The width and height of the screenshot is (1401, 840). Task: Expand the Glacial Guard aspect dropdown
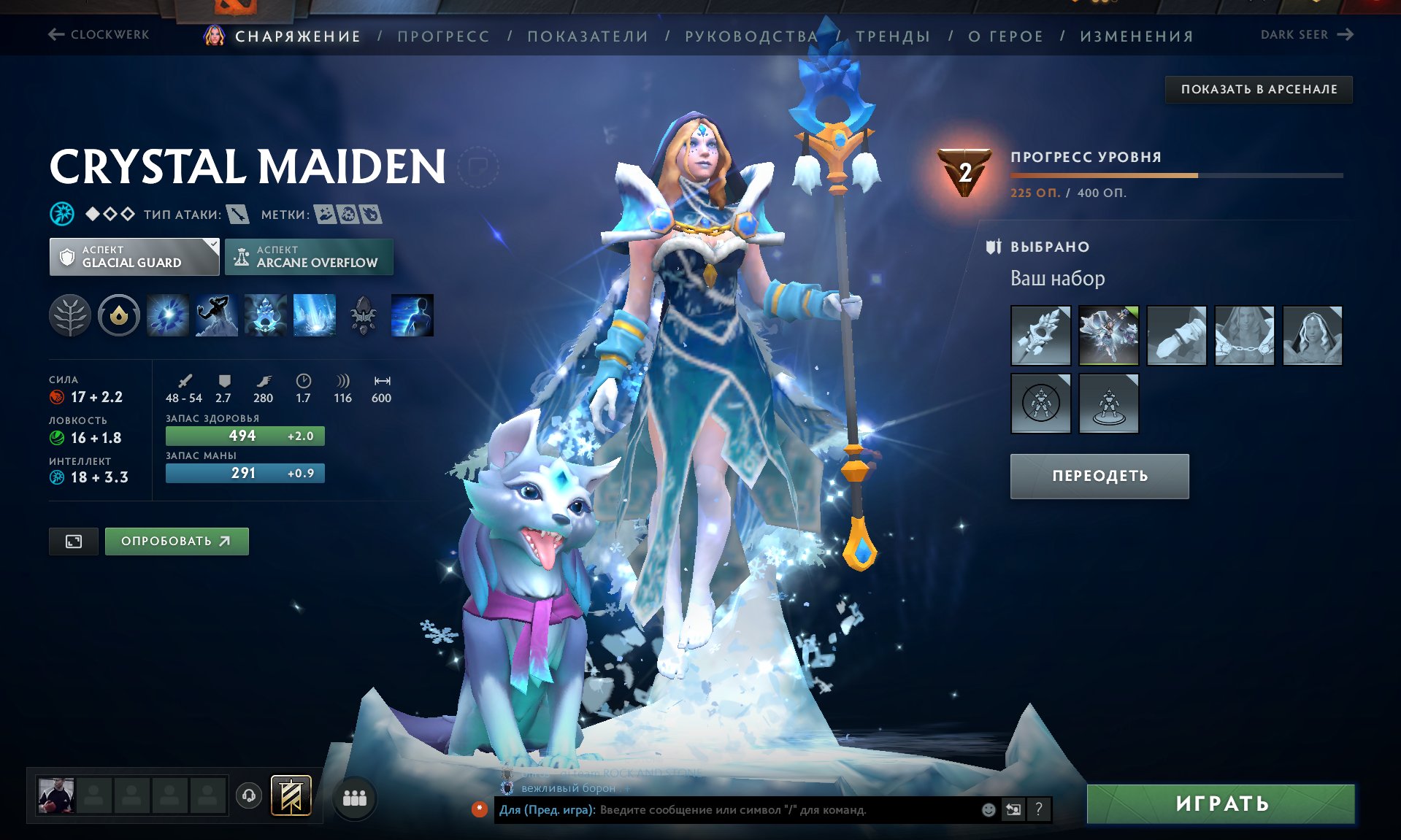(x=212, y=247)
